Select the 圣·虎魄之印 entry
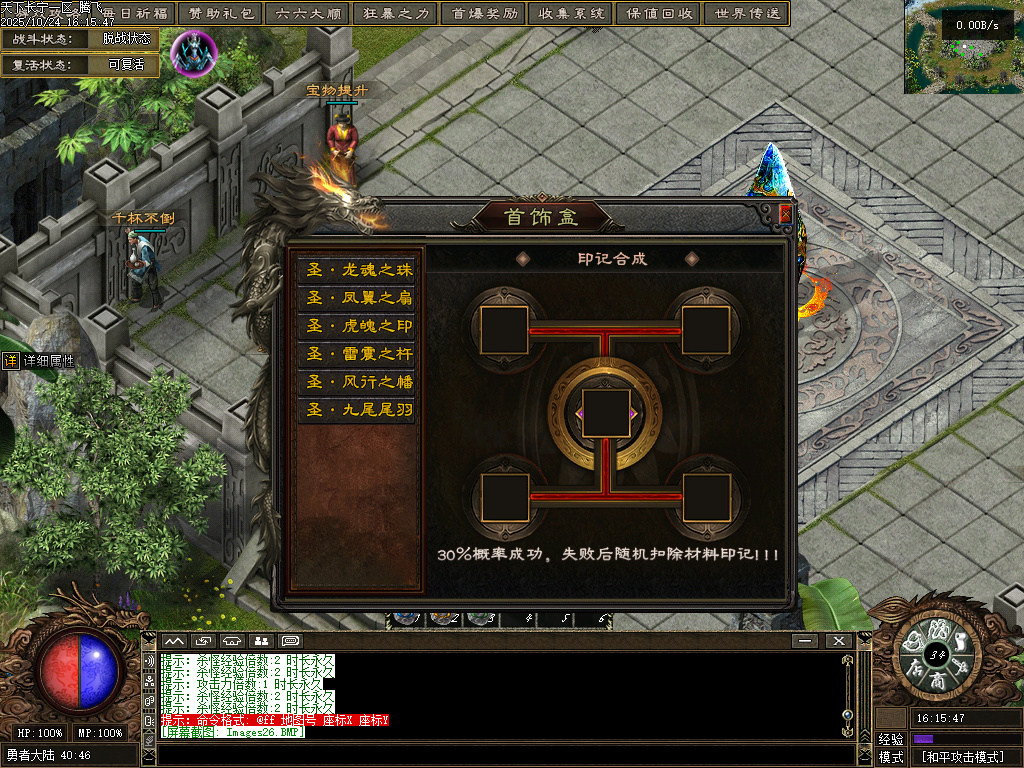This screenshot has width=1024, height=768. pos(357,326)
